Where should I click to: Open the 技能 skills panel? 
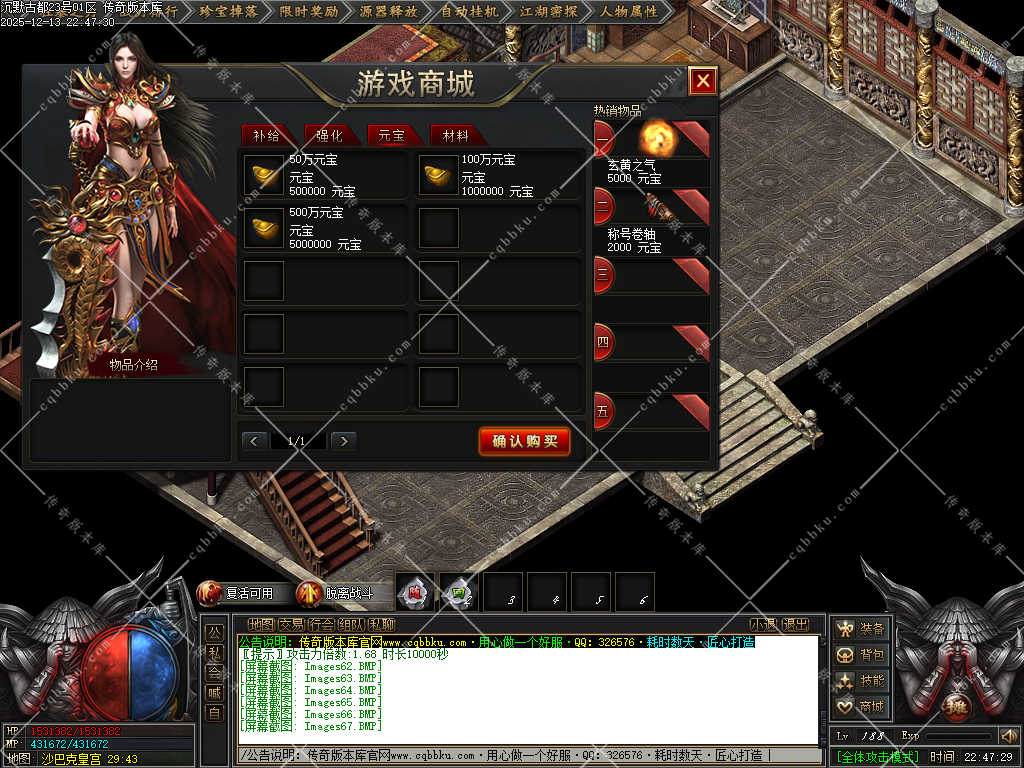(861, 681)
